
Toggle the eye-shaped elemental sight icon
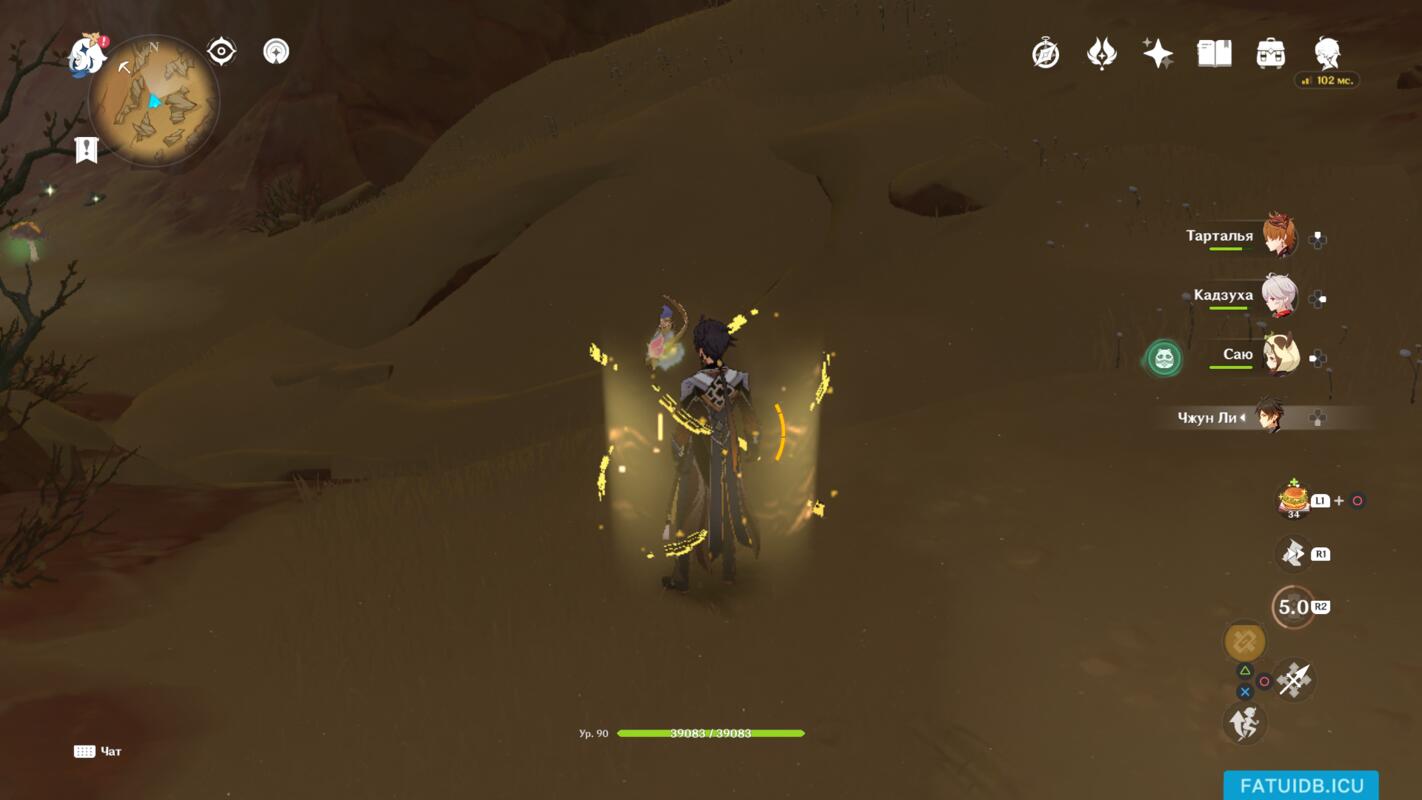point(221,51)
